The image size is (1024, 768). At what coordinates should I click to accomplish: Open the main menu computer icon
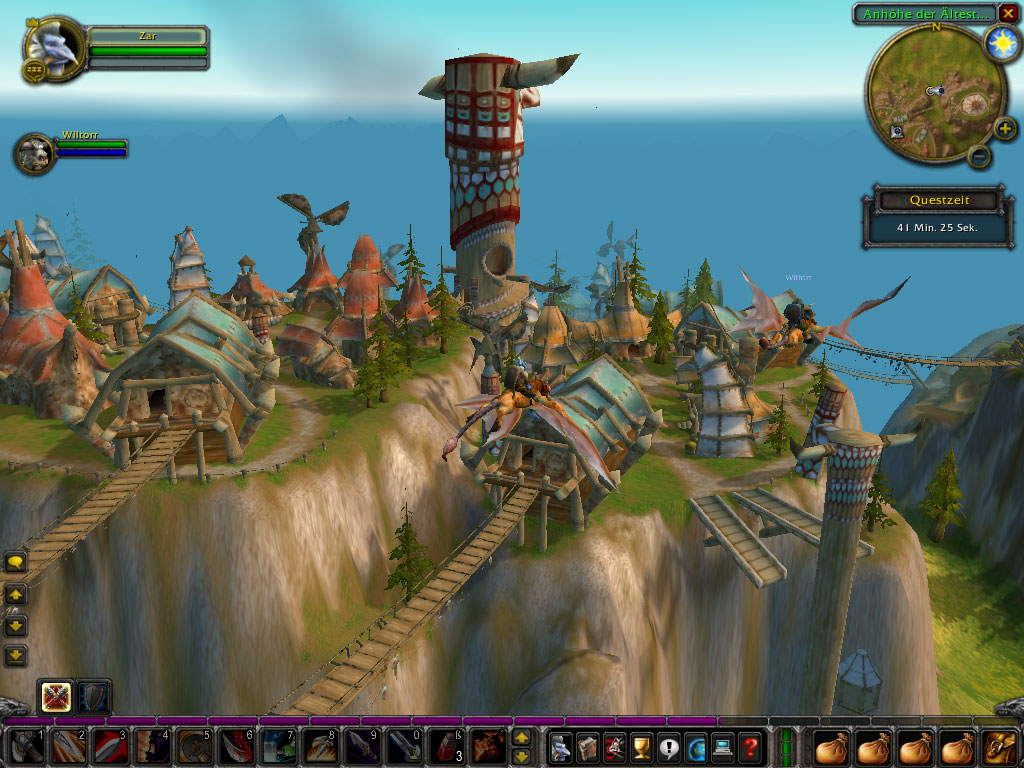[723, 747]
